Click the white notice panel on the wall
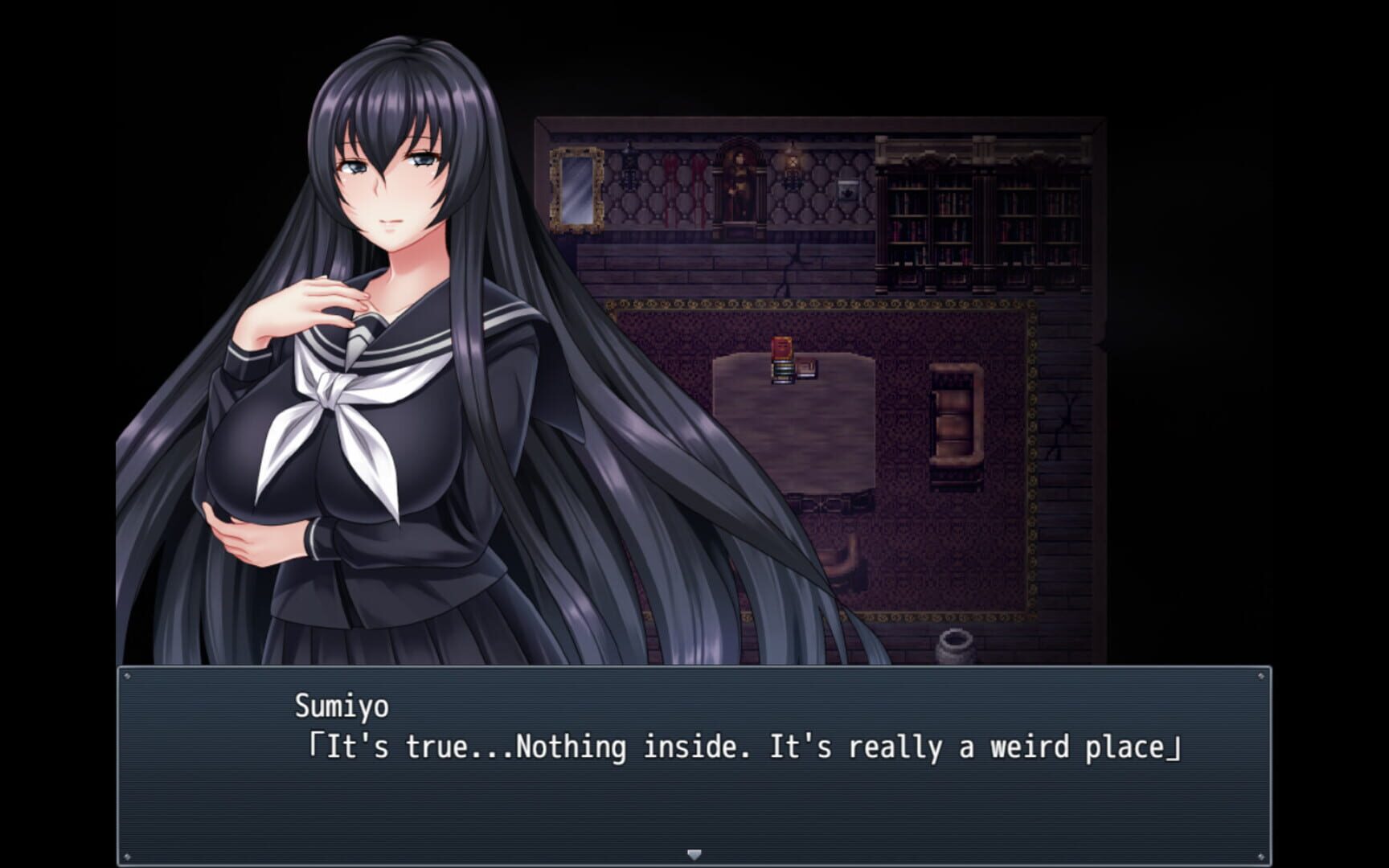Screen dimensions: 1389x868 846,187
